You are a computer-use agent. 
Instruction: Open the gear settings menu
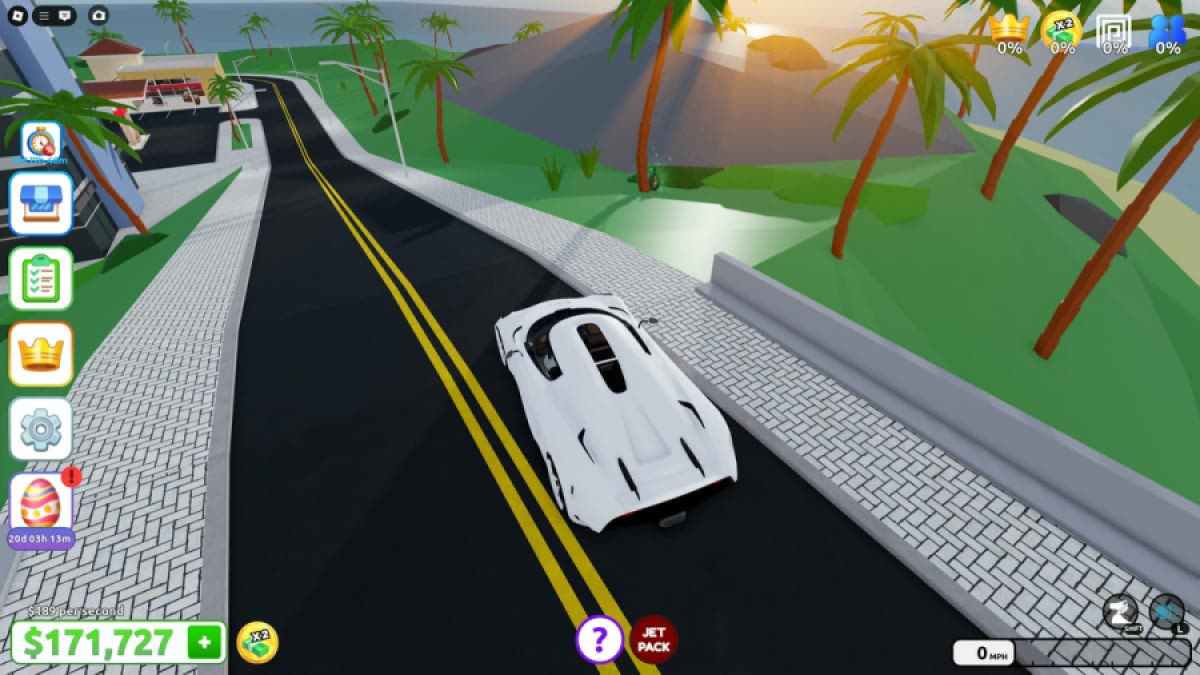pyautogui.click(x=41, y=429)
